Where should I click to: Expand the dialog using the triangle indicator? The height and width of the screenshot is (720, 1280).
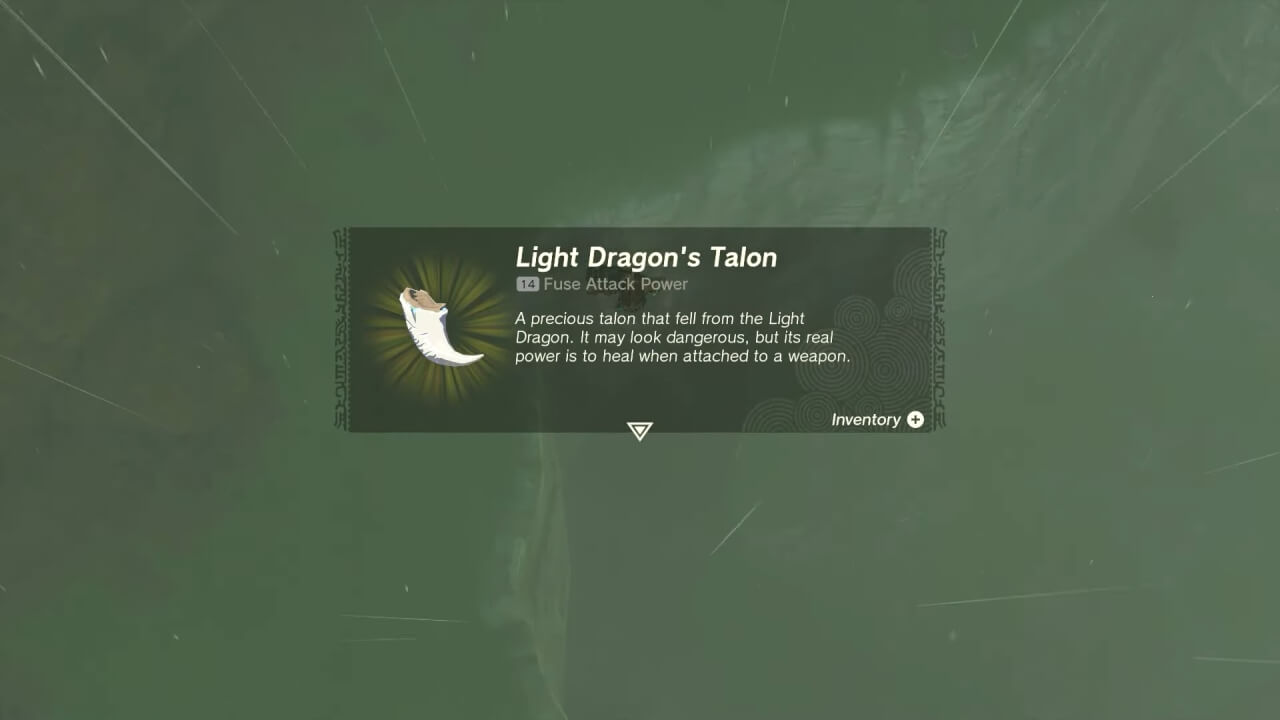coord(639,430)
